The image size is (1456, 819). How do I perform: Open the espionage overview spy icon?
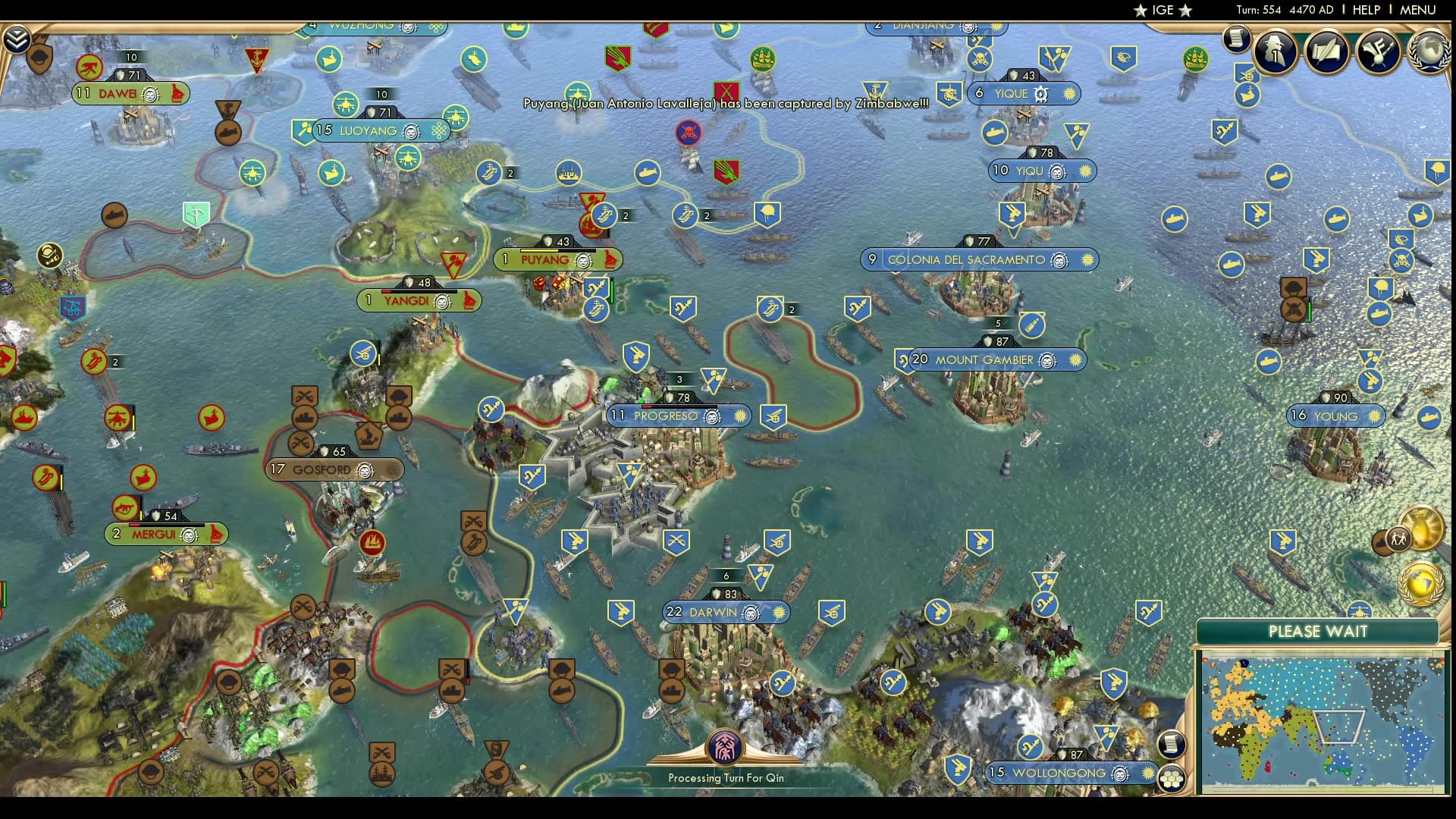pos(1275,52)
